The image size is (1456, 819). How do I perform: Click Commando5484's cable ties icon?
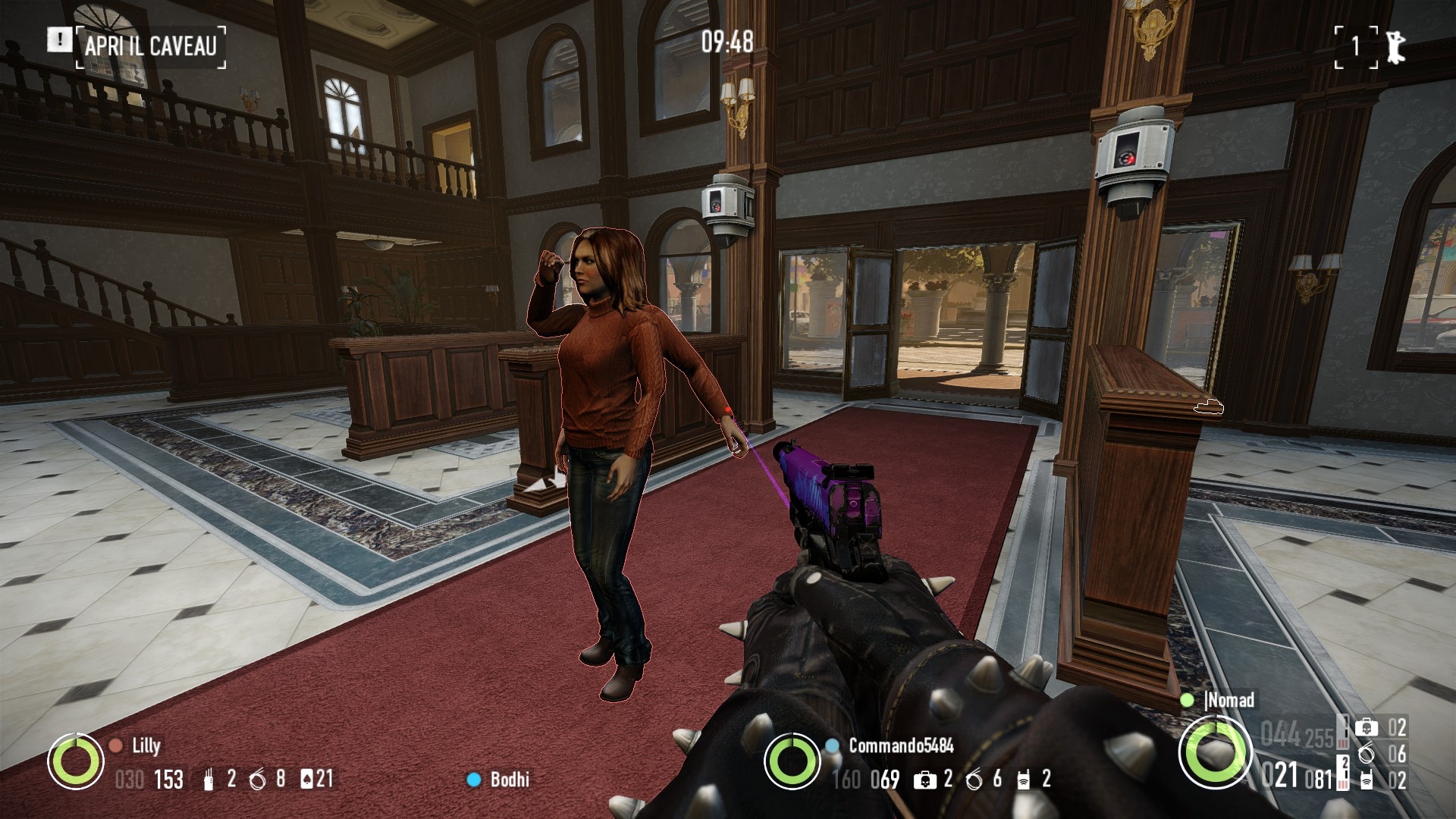tap(974, 780)
